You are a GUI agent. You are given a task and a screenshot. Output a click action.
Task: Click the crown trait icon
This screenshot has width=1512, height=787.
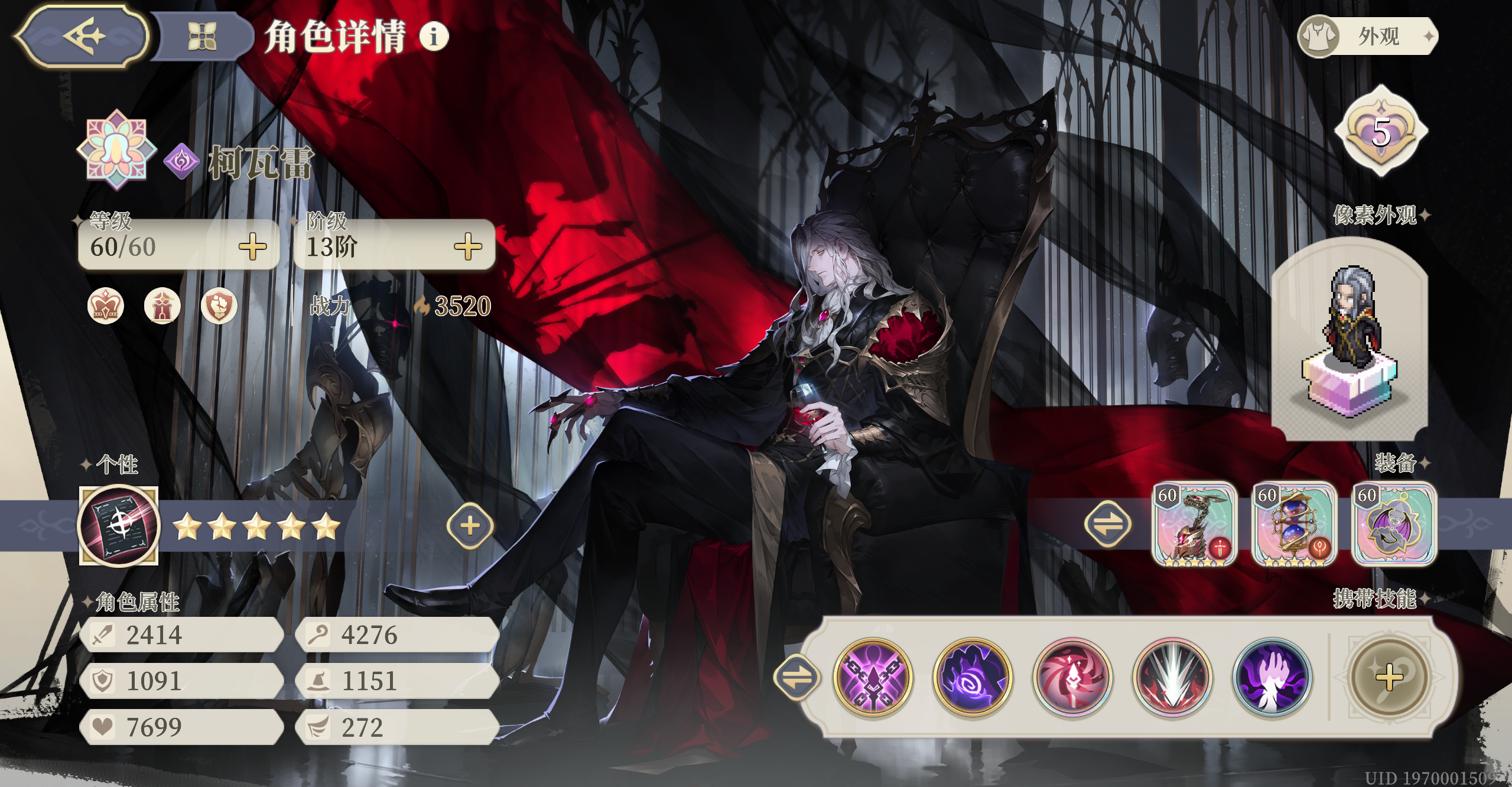click(x=106, y=306)
